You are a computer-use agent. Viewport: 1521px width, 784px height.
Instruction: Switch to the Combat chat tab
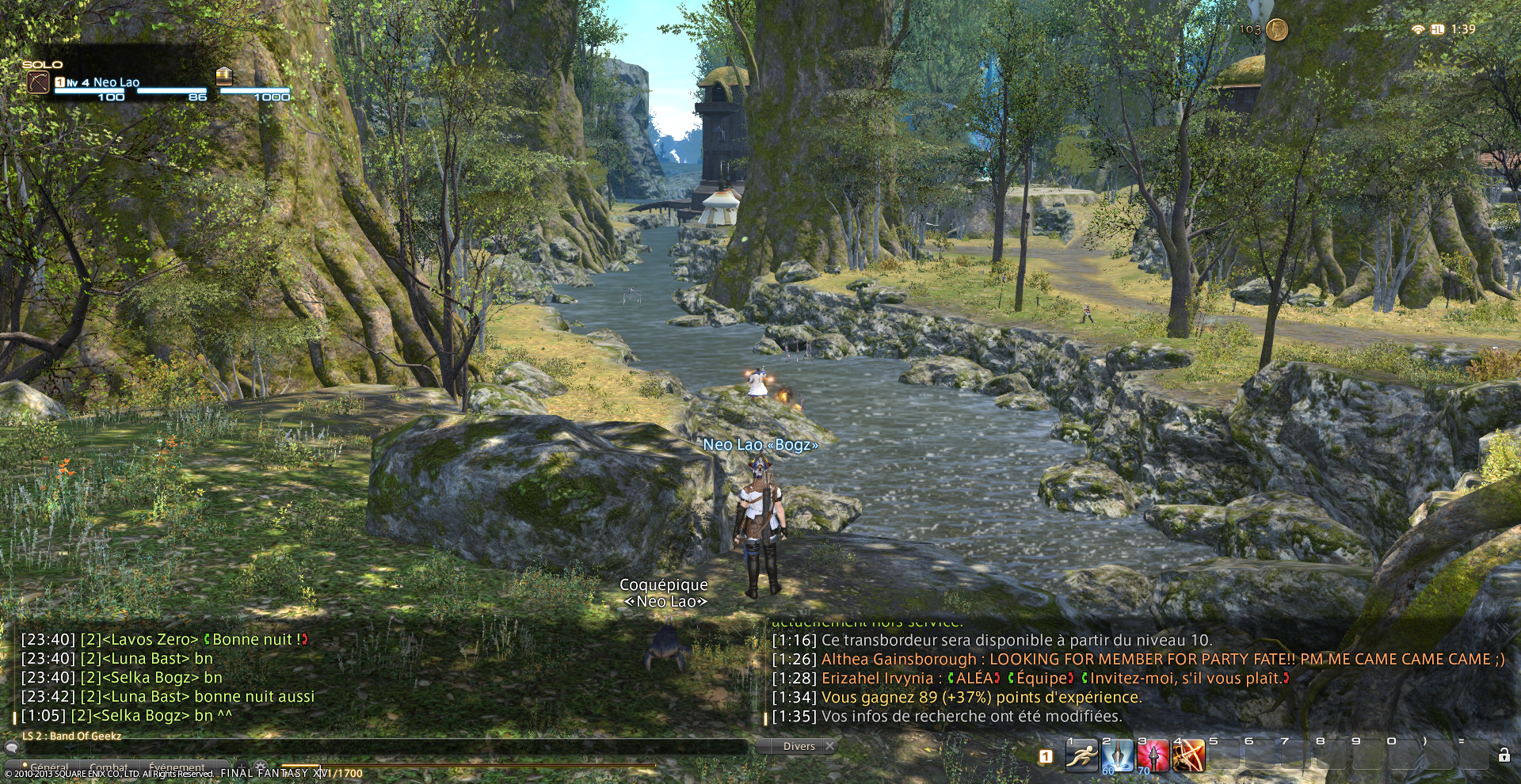[109, 767]
